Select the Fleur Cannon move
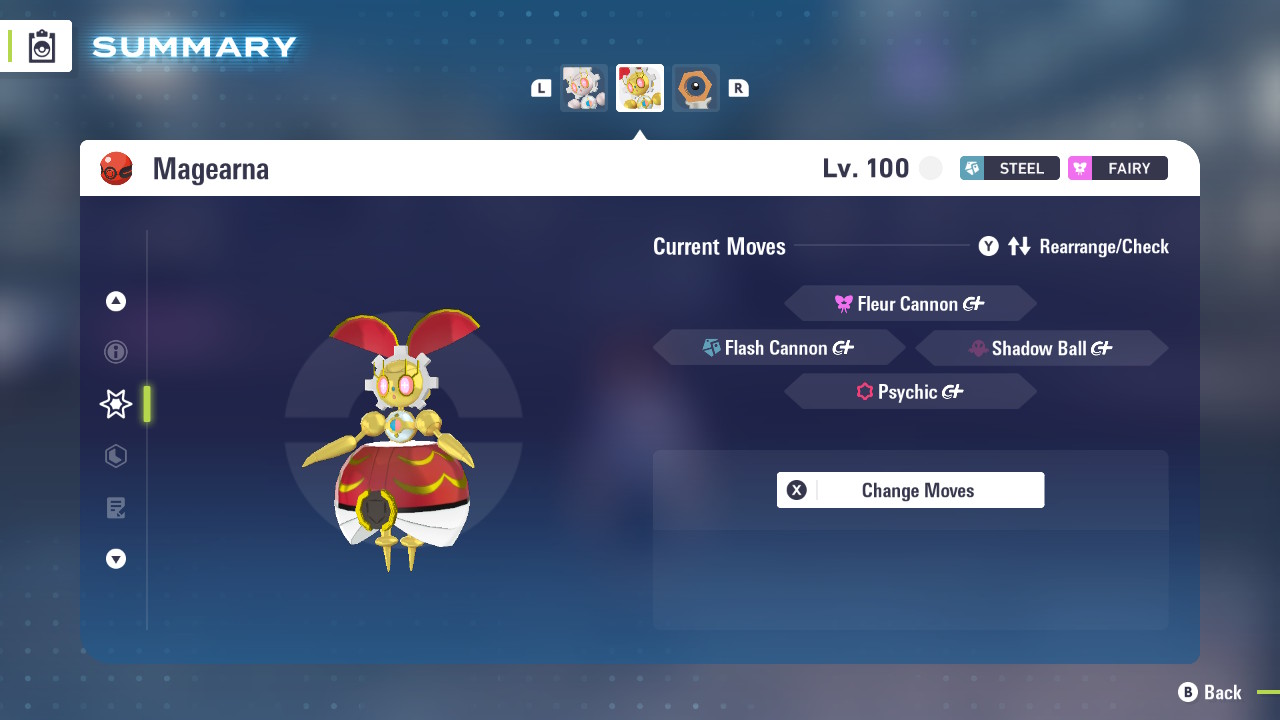This screenshot has height=720, width=1280. pyautogui.click(x=909, y=303)
